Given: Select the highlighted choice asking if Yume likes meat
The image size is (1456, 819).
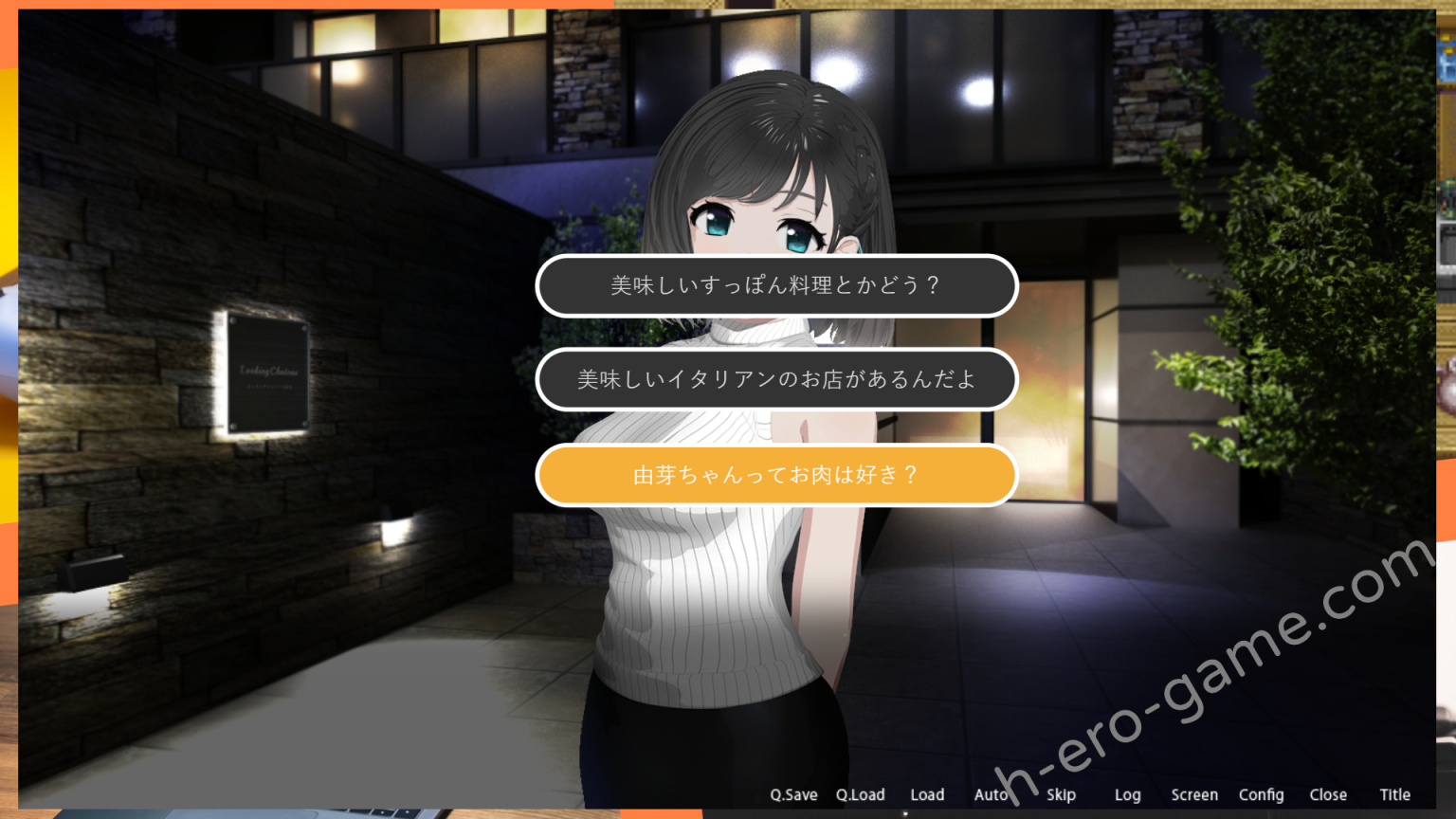Looking at the screenshot, I should point(777,475).
